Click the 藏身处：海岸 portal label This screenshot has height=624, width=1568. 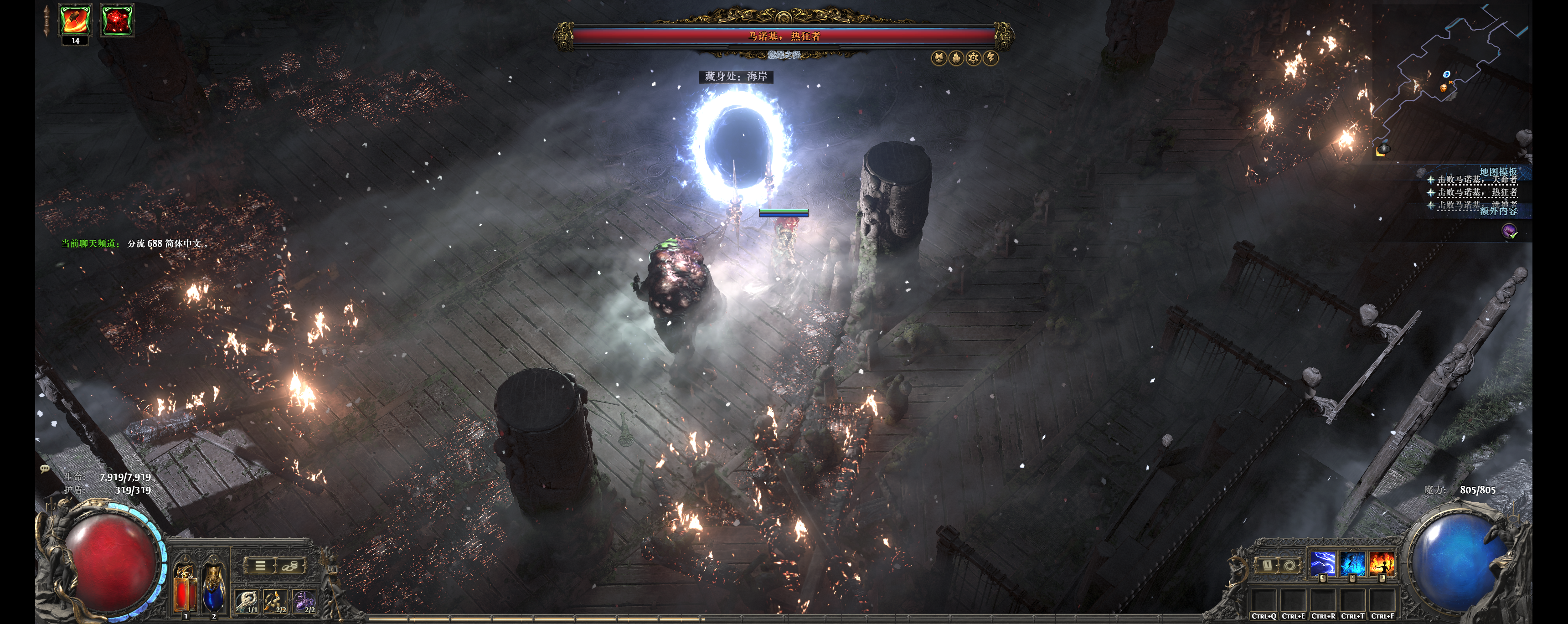tap(735, 76)
